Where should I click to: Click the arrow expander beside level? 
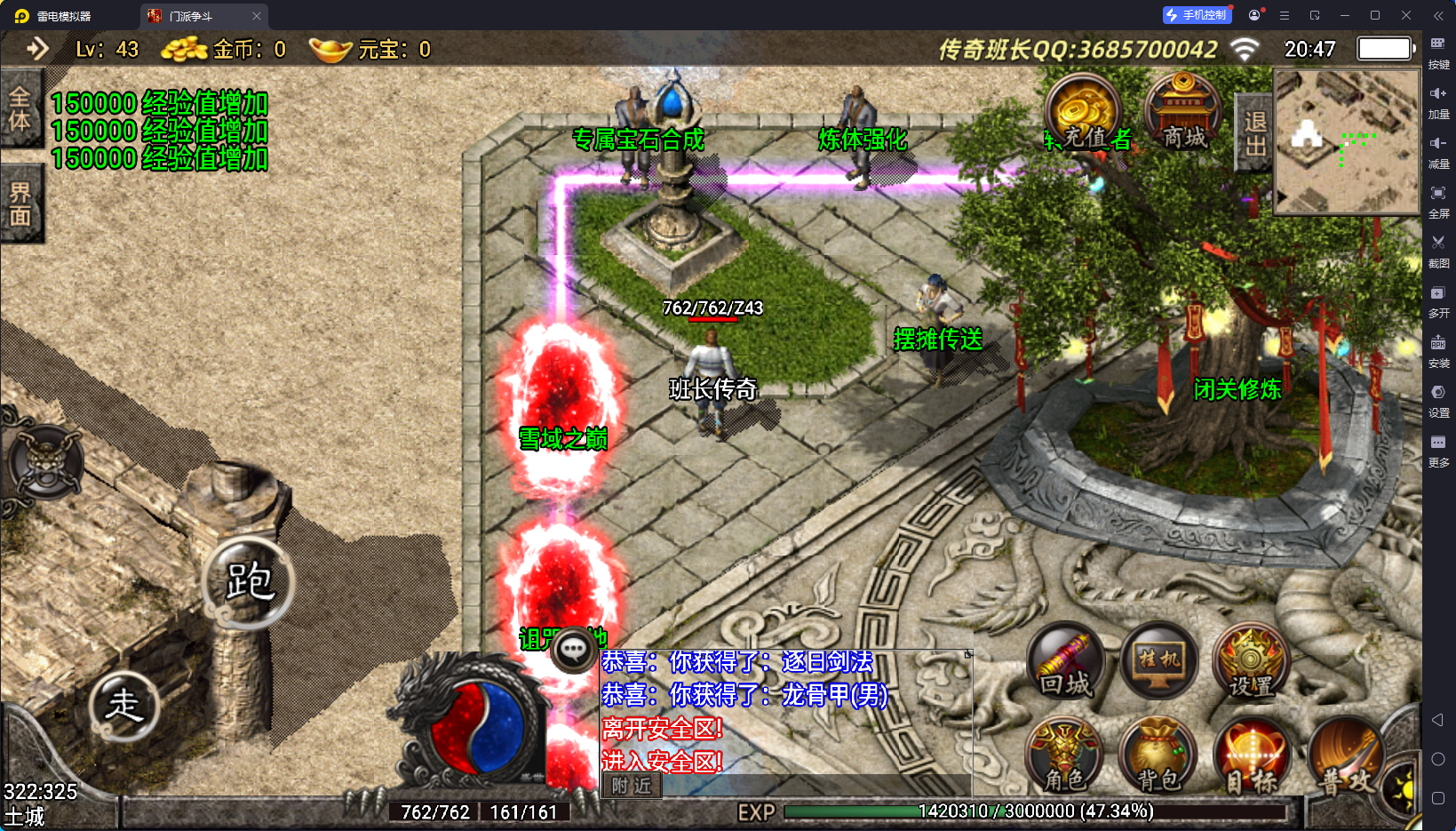click(x=37, y=49)
